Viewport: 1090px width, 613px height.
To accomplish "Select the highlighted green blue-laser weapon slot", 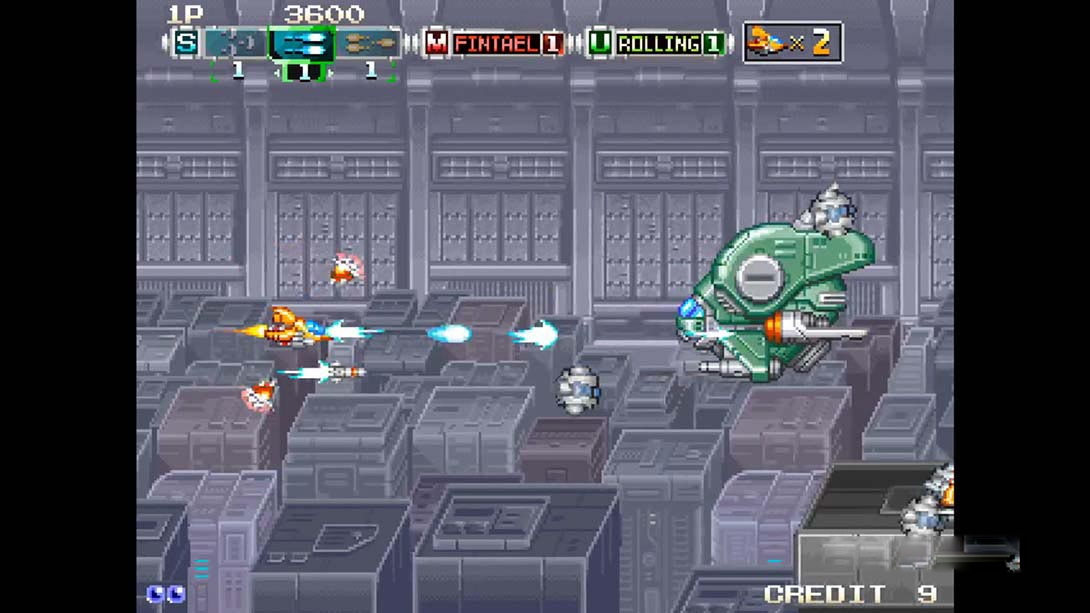I will pos(302,44).
